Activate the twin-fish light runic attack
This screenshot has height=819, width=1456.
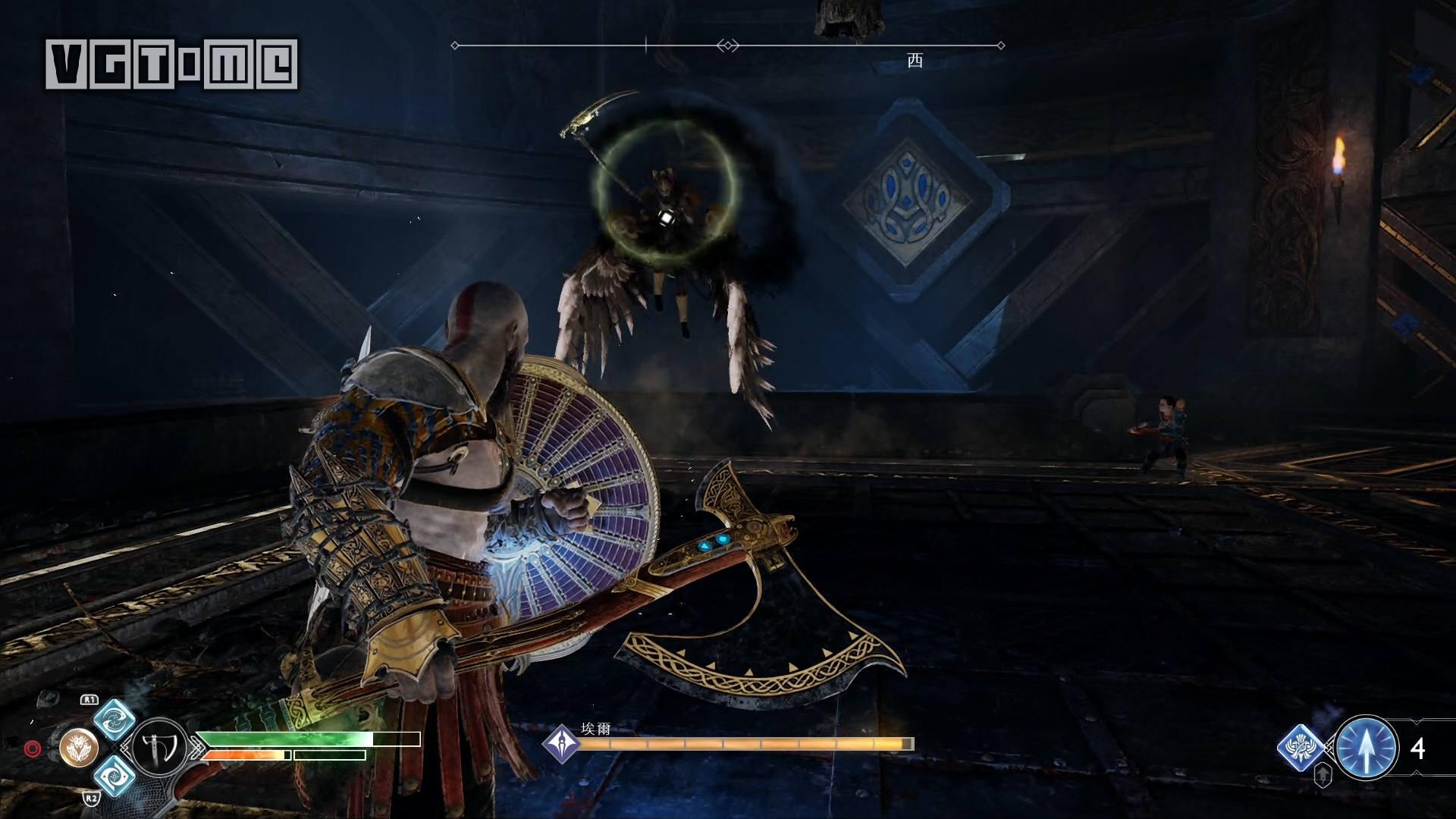click(x=115, y=719)
